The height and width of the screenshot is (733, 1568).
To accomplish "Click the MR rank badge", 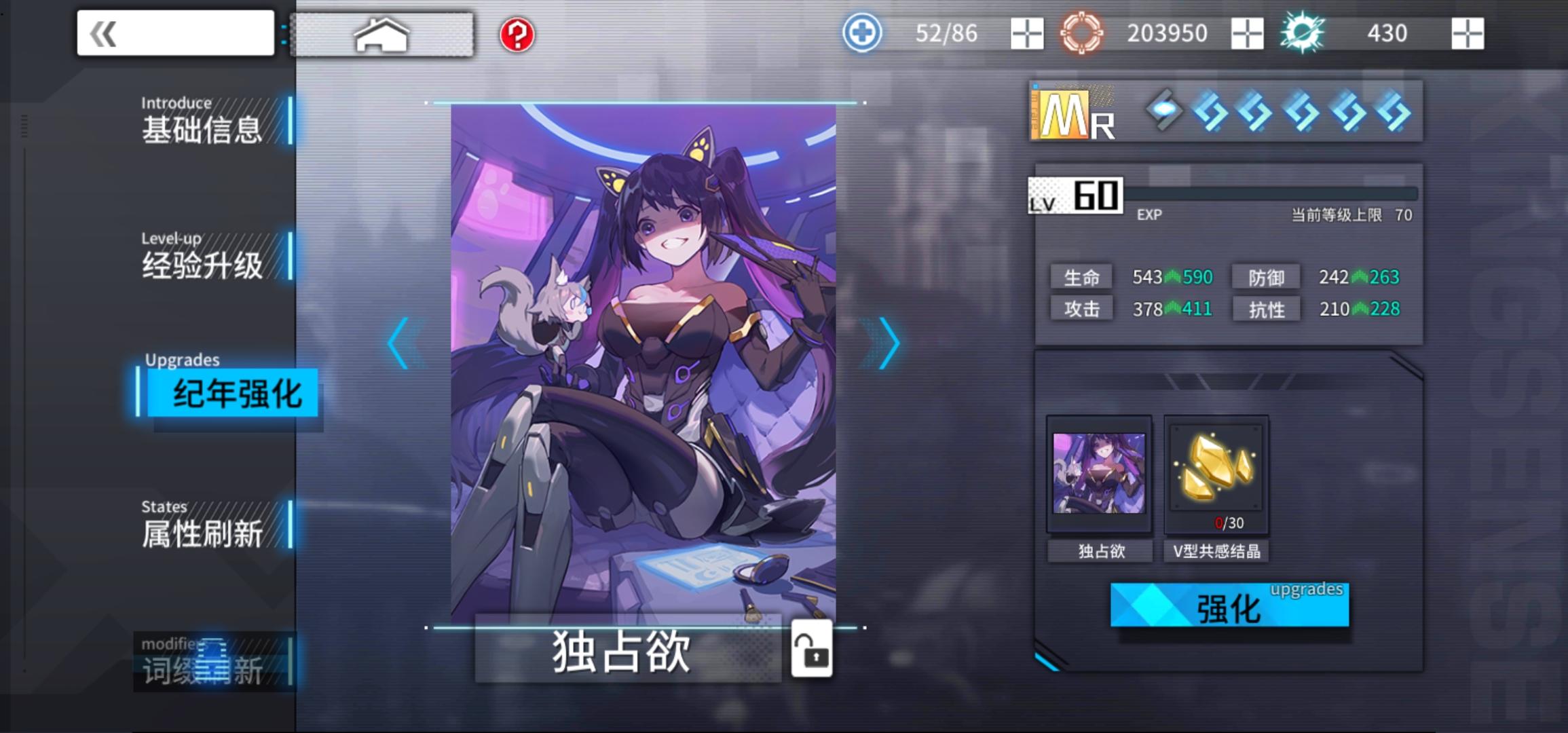I will point(1071,113).
